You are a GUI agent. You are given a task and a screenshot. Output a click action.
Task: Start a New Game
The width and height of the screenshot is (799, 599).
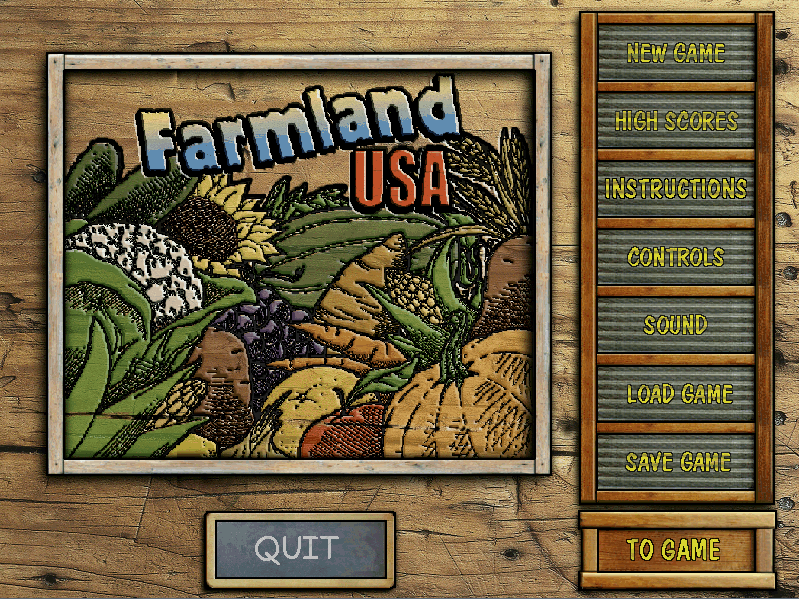(676, 53)
